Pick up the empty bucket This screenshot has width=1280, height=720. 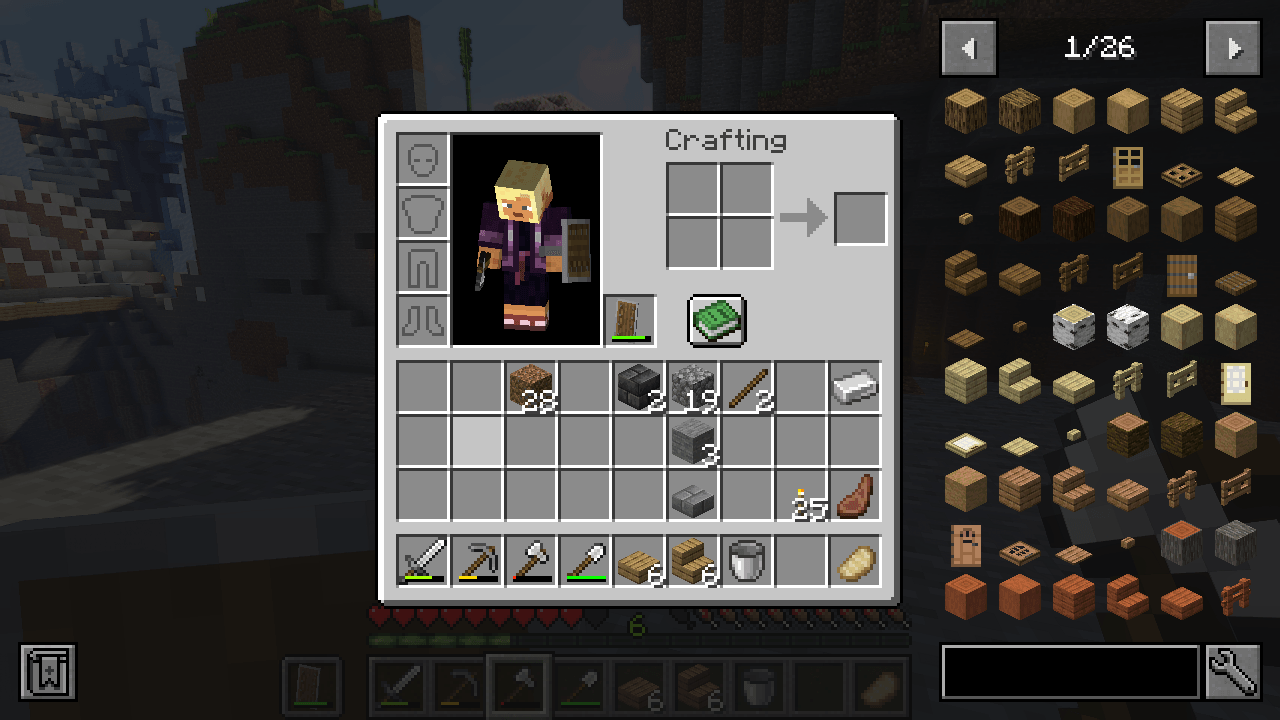[746, 561]
